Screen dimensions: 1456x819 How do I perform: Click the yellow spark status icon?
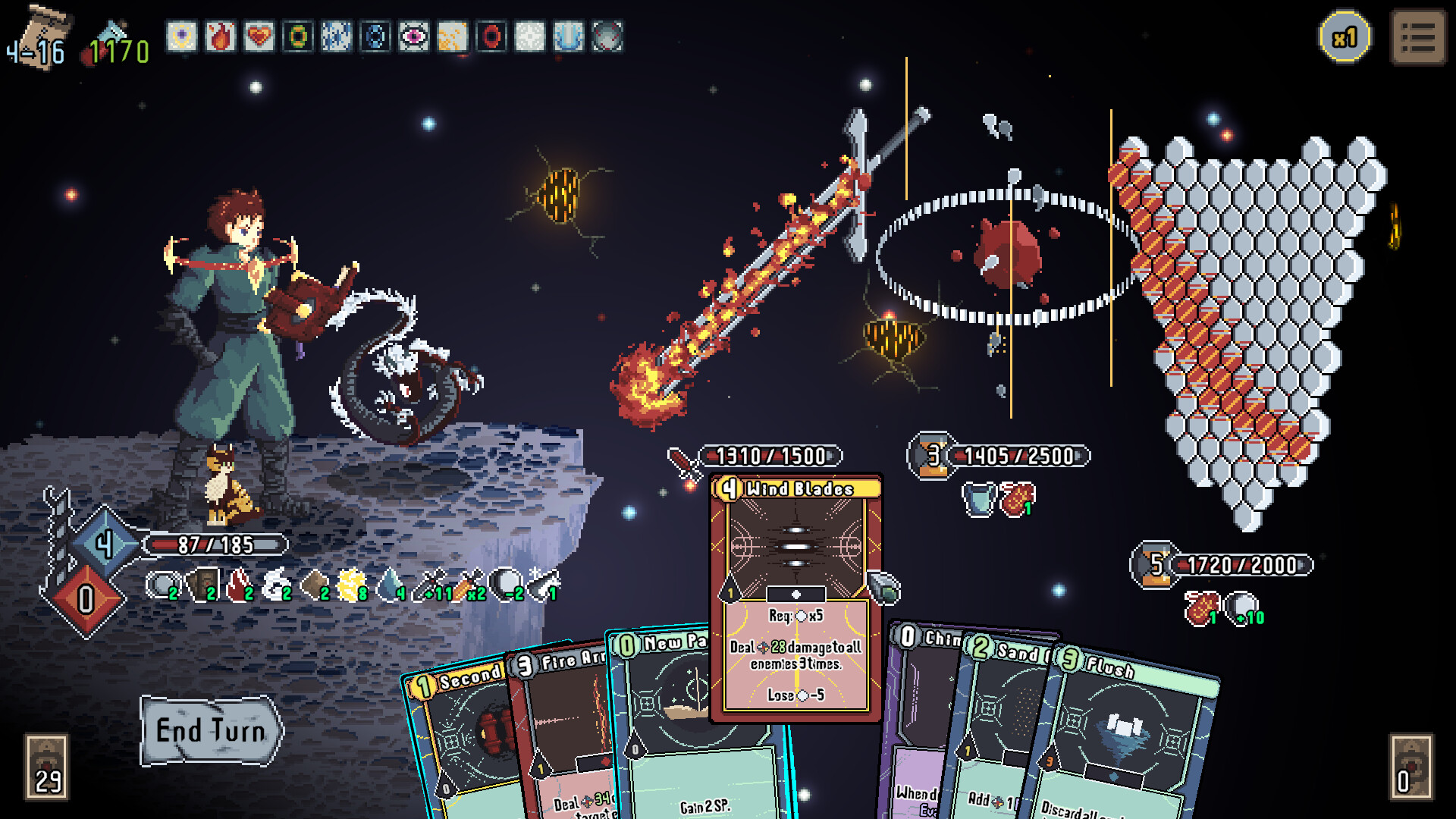tap(353, 585)
